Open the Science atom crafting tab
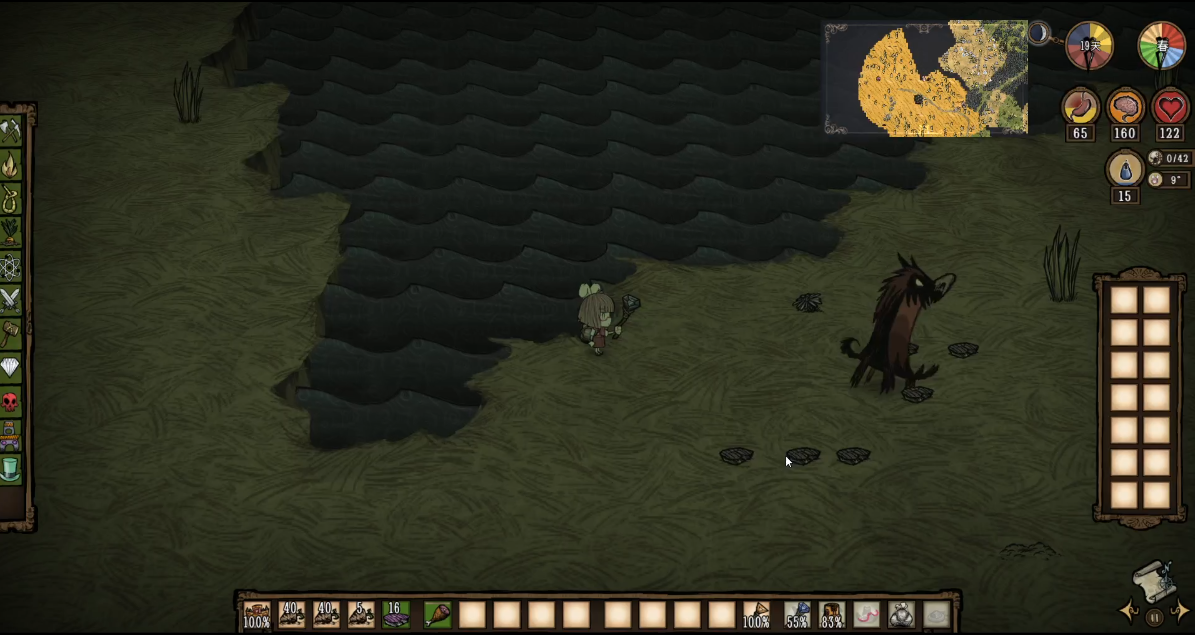Viewport: 1195px width, 635px height. point(11,267)
